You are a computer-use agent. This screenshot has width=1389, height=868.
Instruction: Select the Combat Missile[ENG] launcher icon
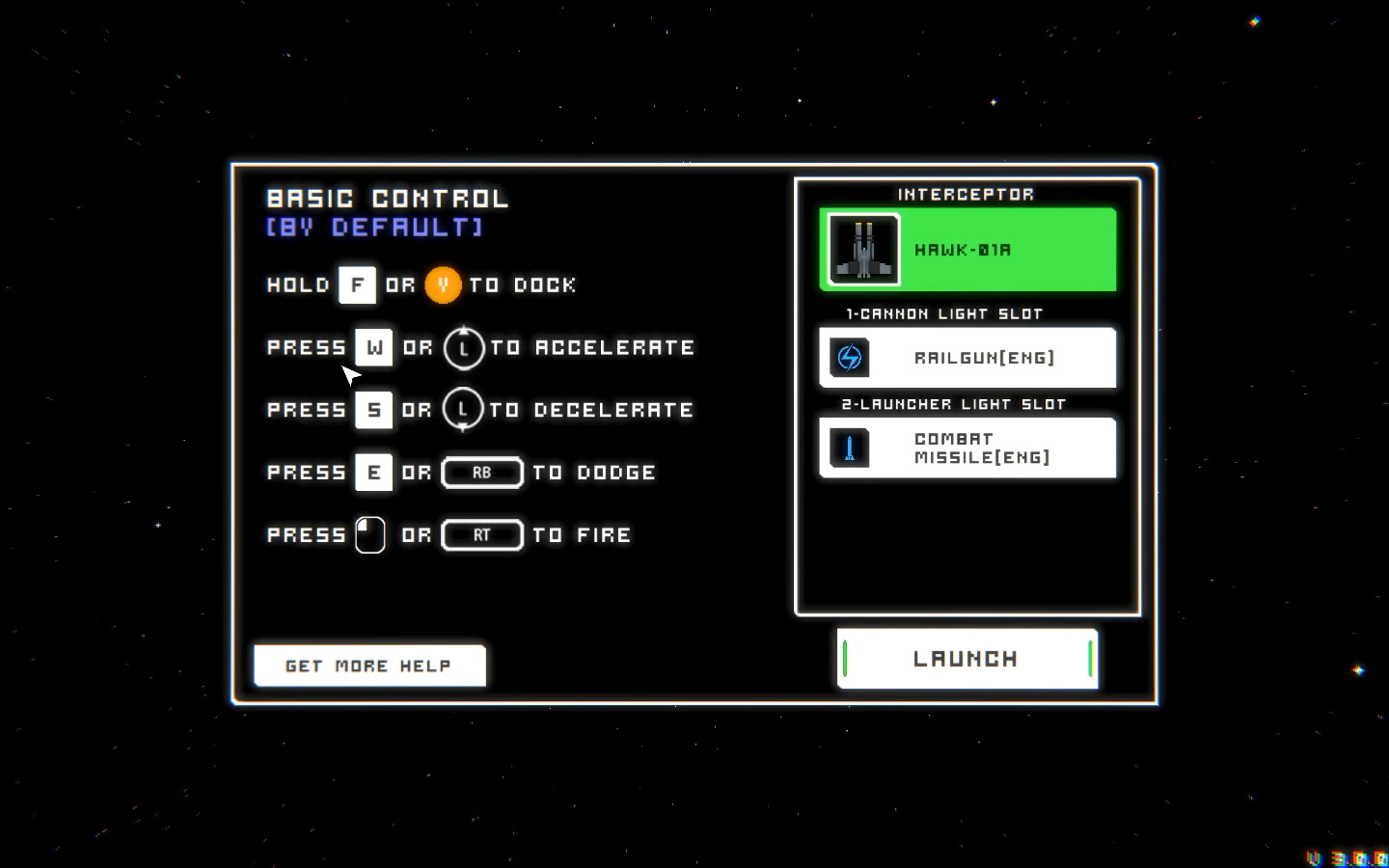coord(848,448)
